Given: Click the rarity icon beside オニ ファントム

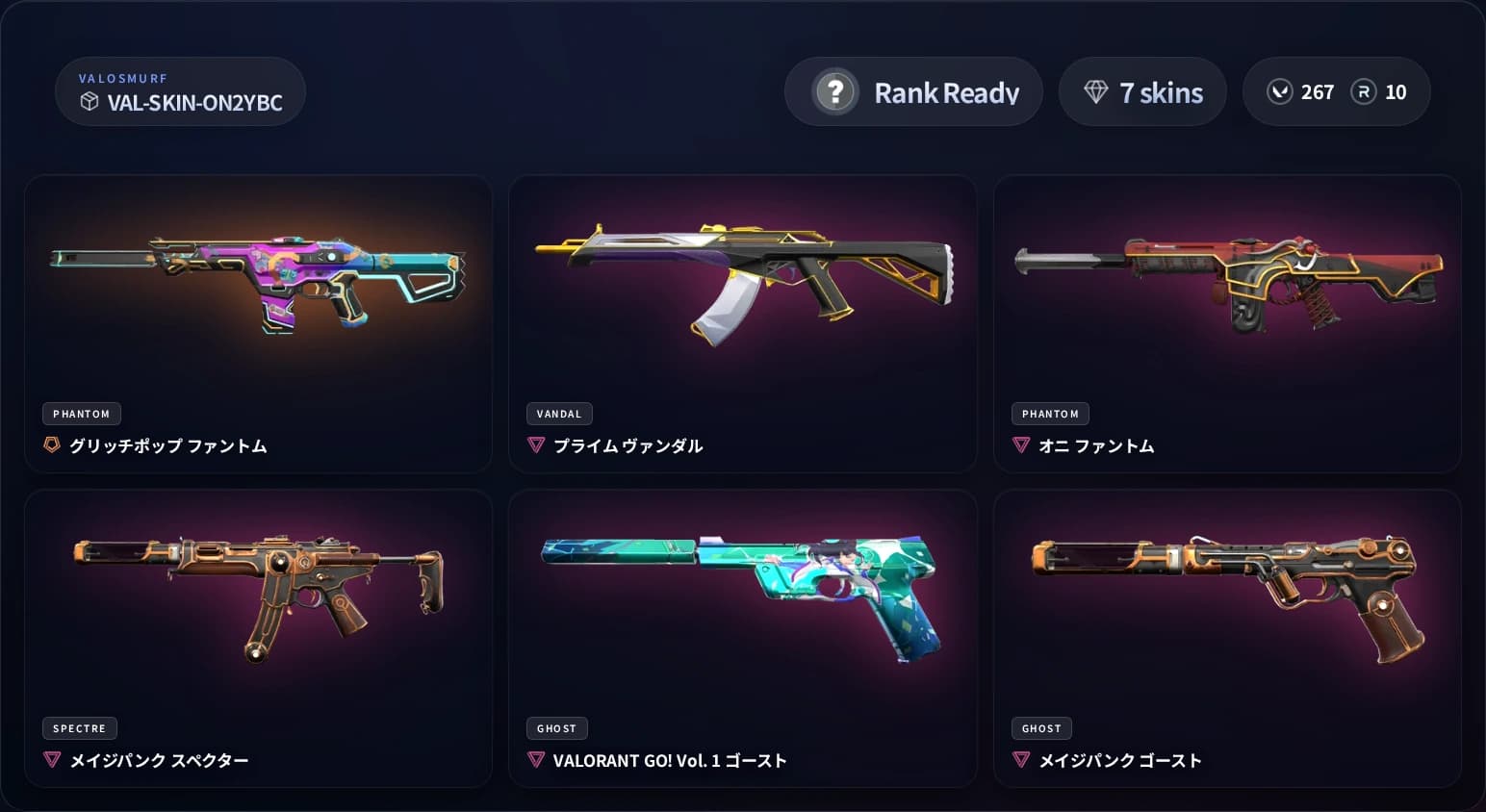Looking at the screenshot, I should point(1021,444).
